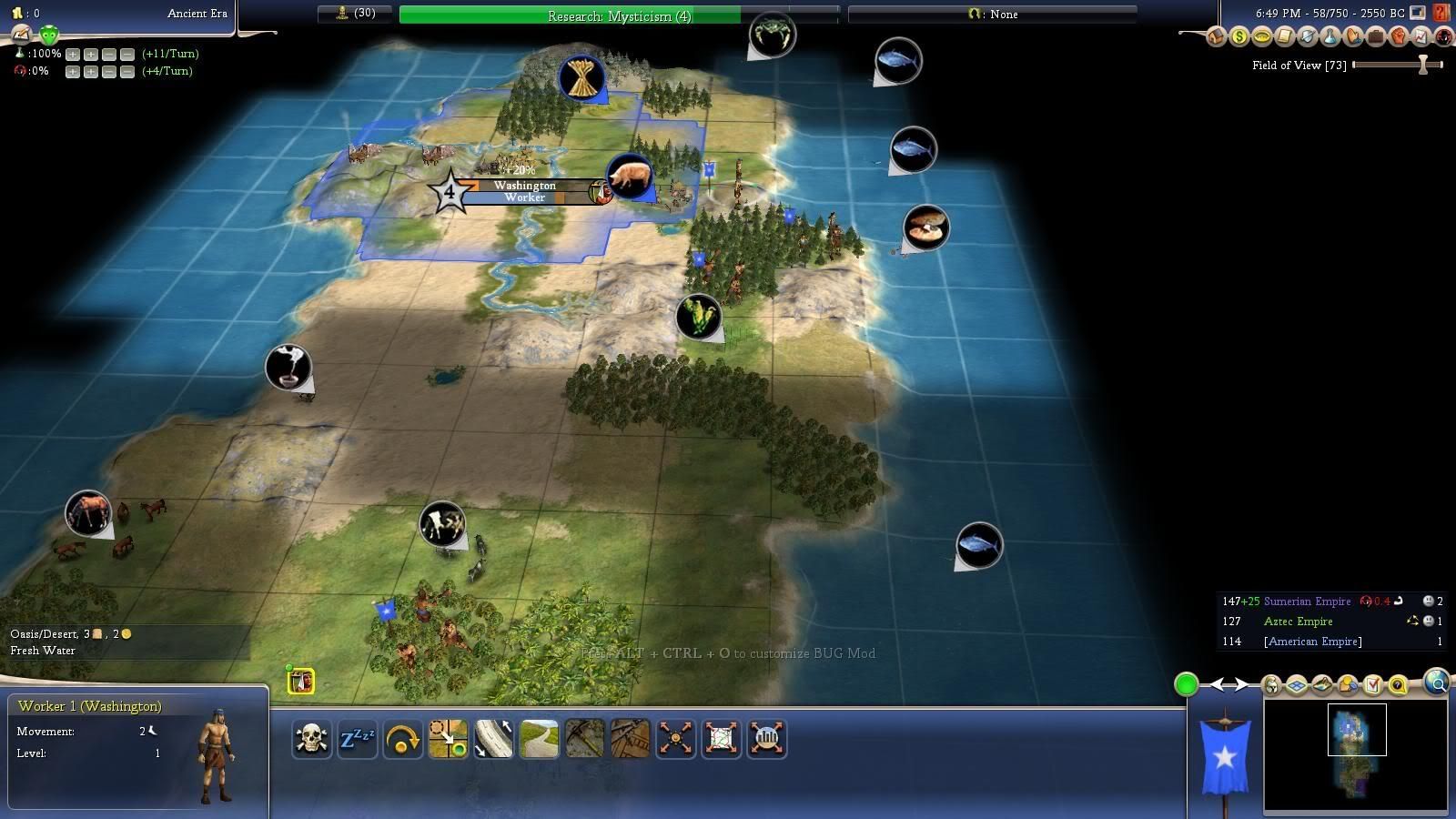Click the green end turn button
The image size is (1456, 819).
1186,684
